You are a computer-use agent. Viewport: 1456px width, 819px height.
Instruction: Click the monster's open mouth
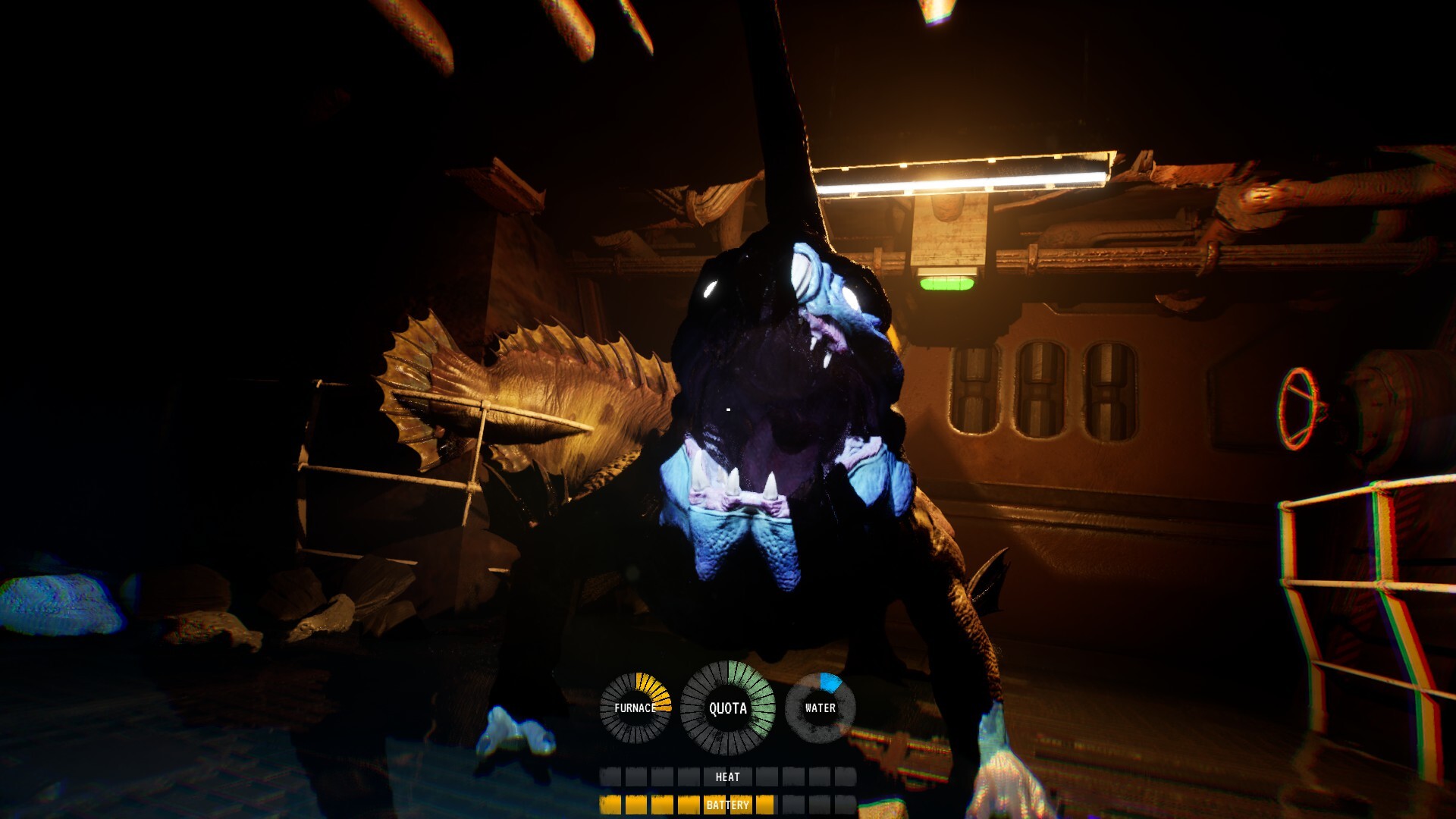(766, 425)
